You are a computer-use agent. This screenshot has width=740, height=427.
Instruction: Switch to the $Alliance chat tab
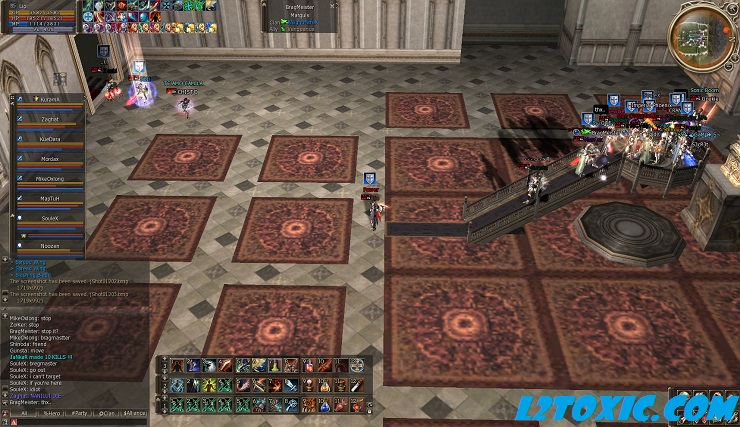point(136,412)
